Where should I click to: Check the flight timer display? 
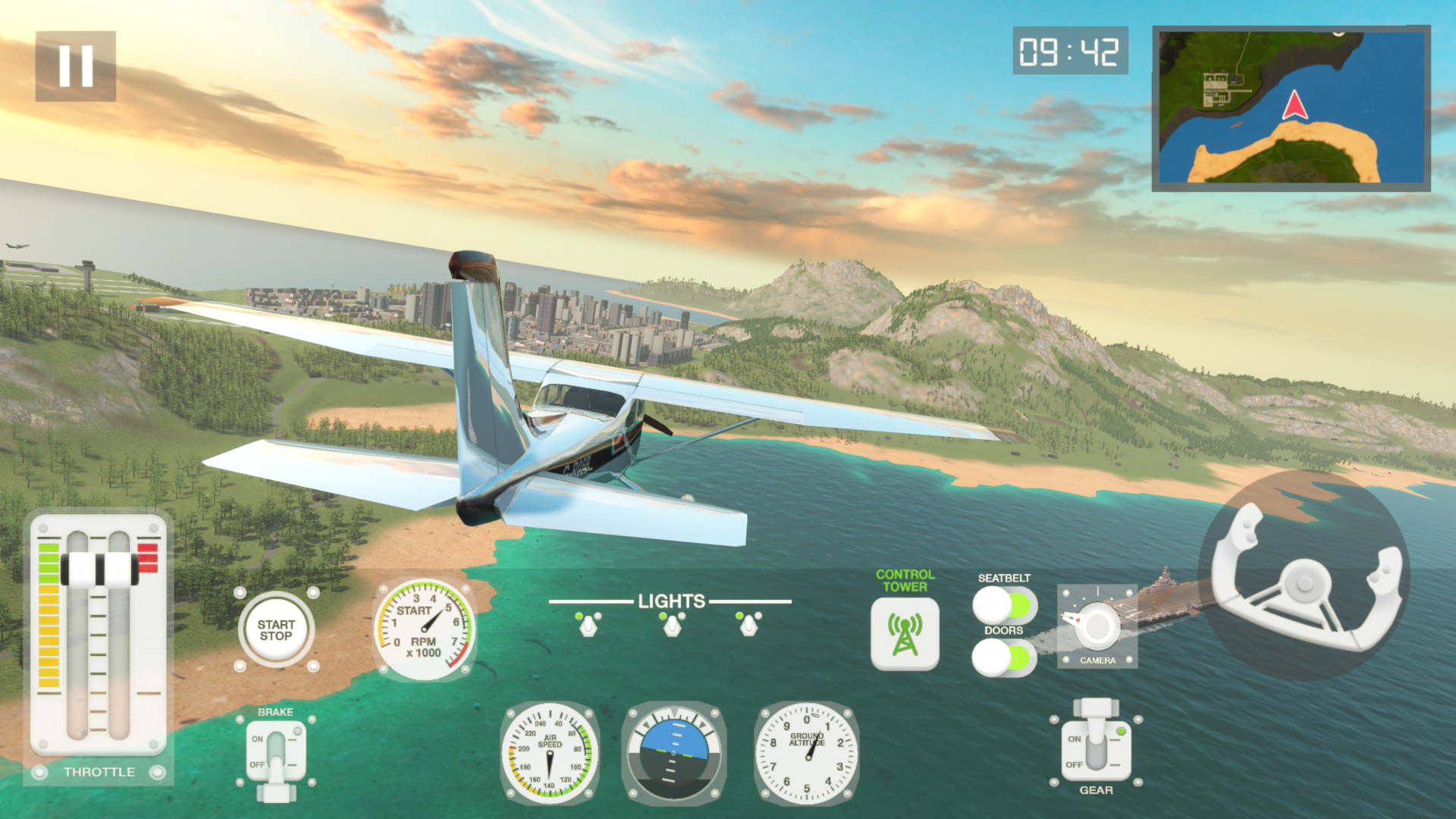(x=1071, y=52)
